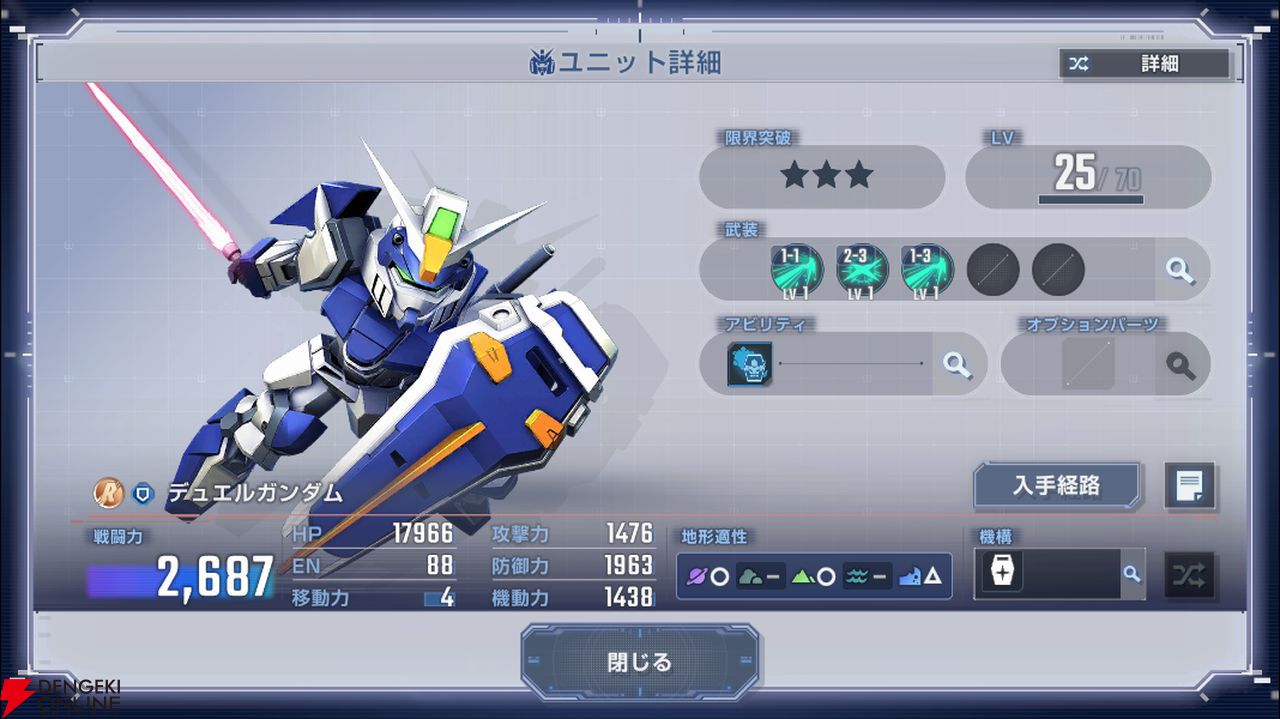This screenshot has height=719, width=1280.
Task: Select the 機構 shield mechanism icon
Action: coord(1002,574)
